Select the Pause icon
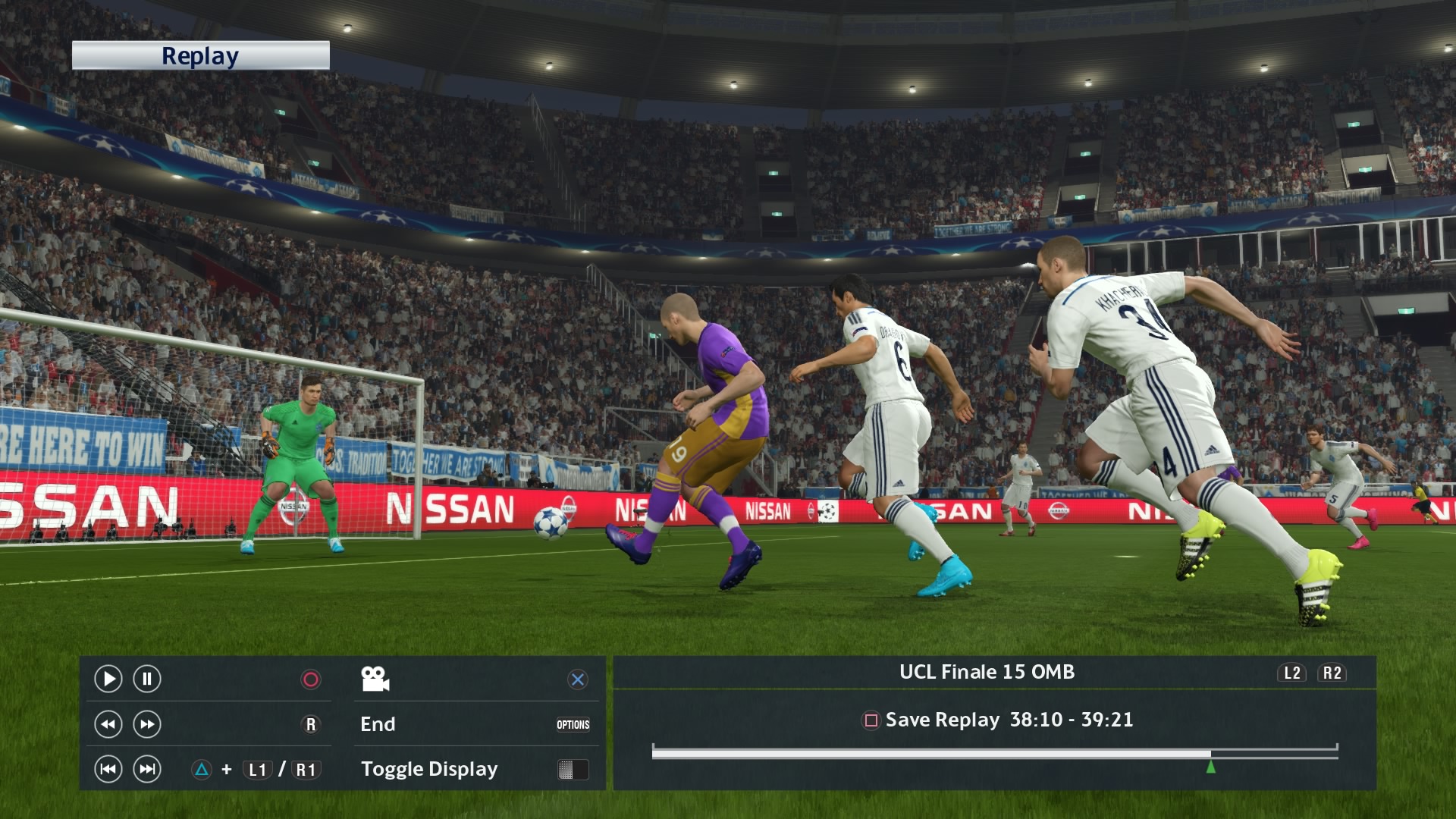This screenshot has height=819, width=1456. tap(146, 679)
